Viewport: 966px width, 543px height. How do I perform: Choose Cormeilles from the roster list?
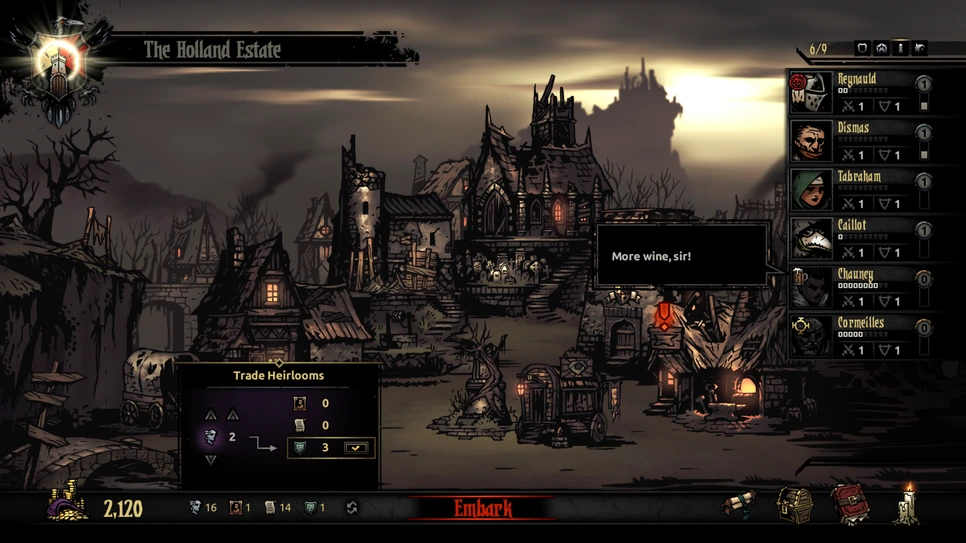[x=858, y=337]
